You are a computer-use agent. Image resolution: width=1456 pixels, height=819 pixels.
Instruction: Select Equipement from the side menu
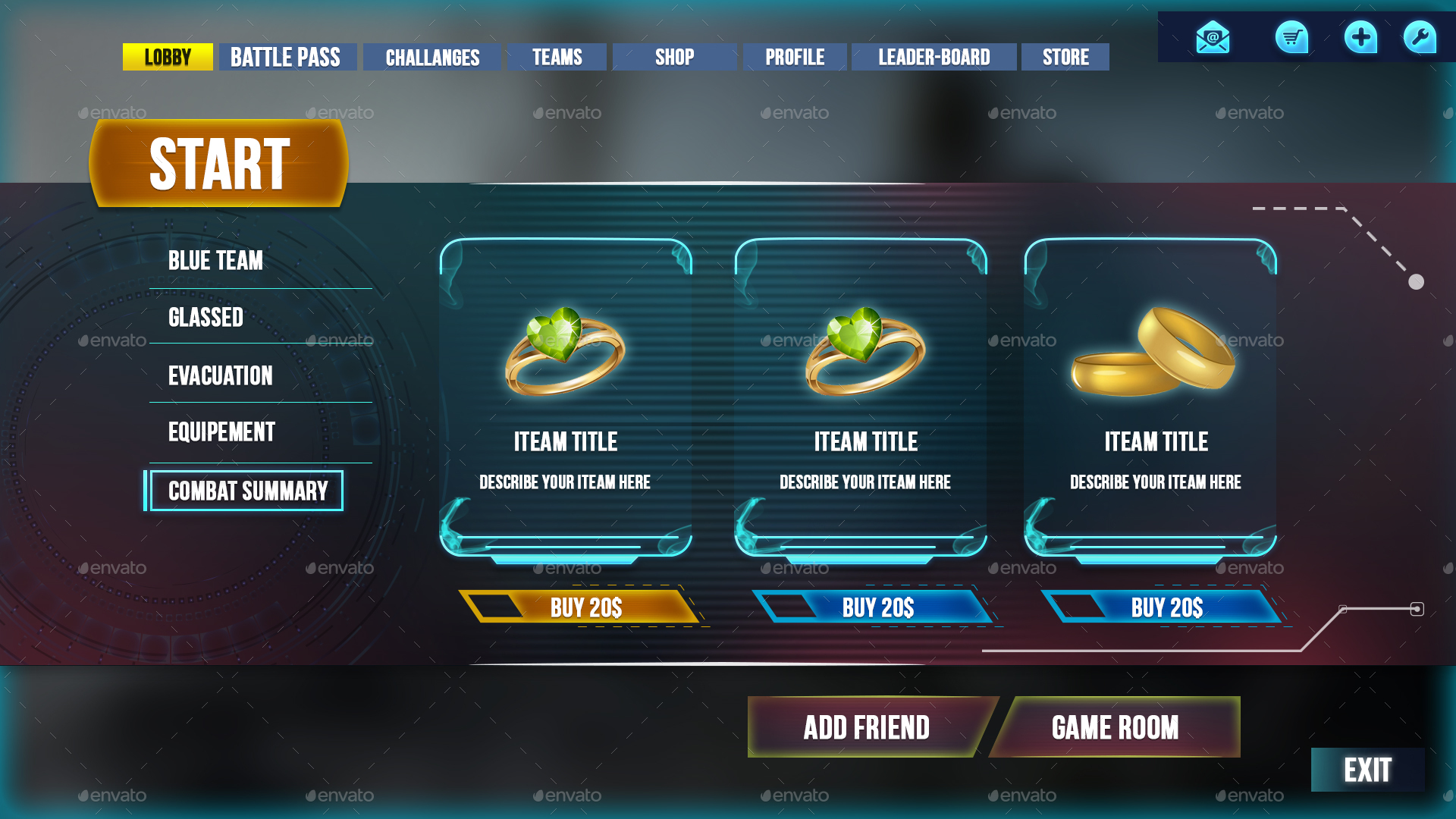tap(221, 432)
